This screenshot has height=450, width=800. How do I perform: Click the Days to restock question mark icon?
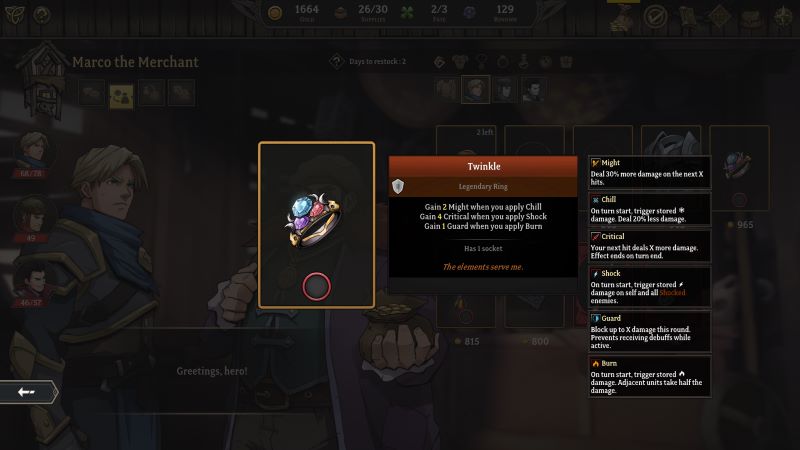coord(338,62)
